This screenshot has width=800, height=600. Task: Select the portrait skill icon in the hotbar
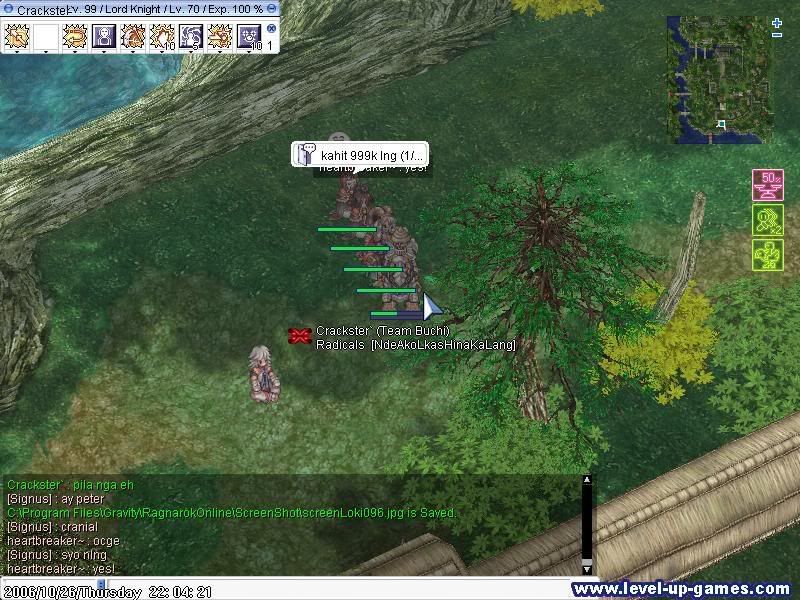(104, 38)
